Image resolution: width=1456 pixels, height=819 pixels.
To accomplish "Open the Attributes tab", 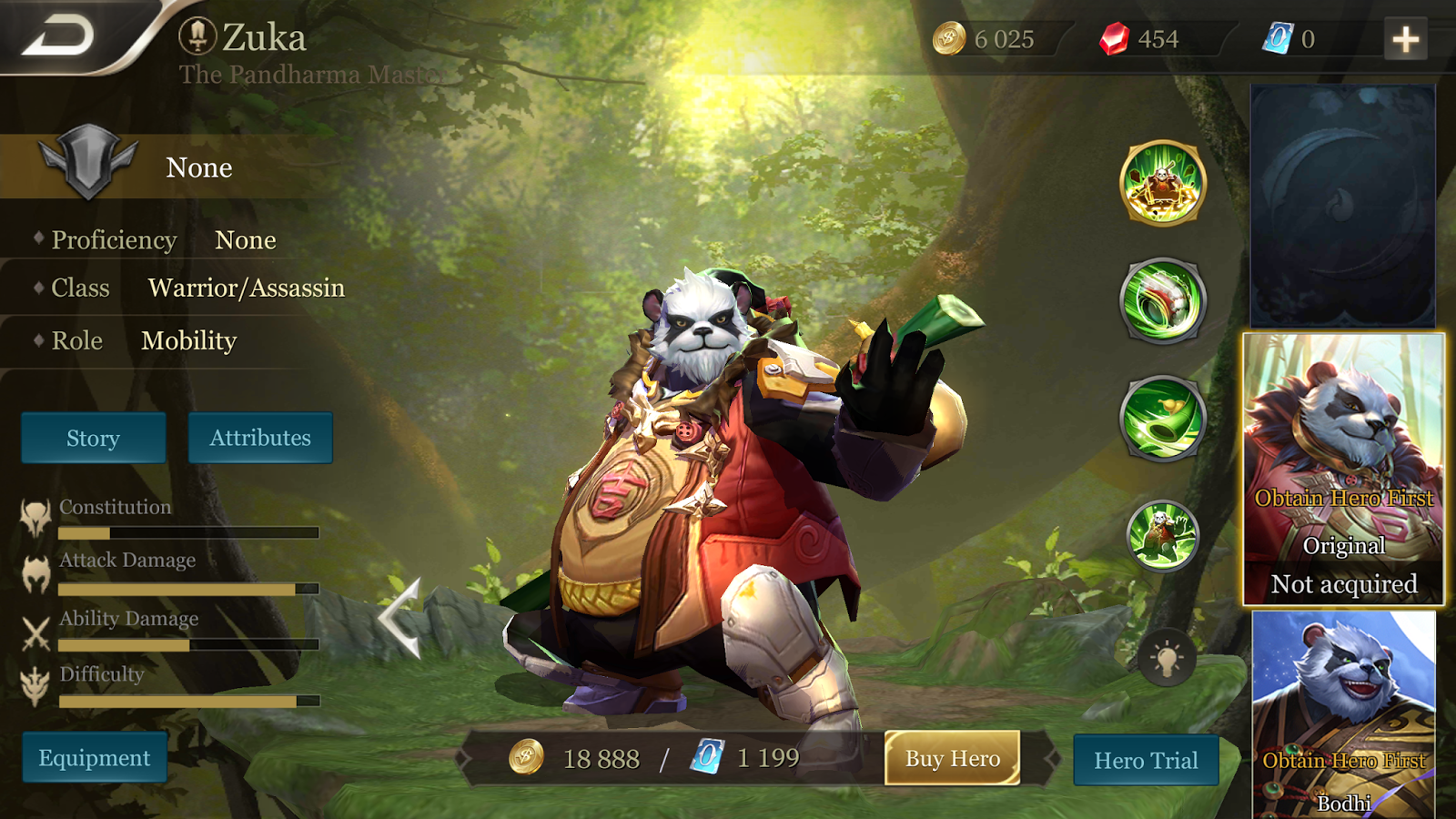I will tap(259, 438).
